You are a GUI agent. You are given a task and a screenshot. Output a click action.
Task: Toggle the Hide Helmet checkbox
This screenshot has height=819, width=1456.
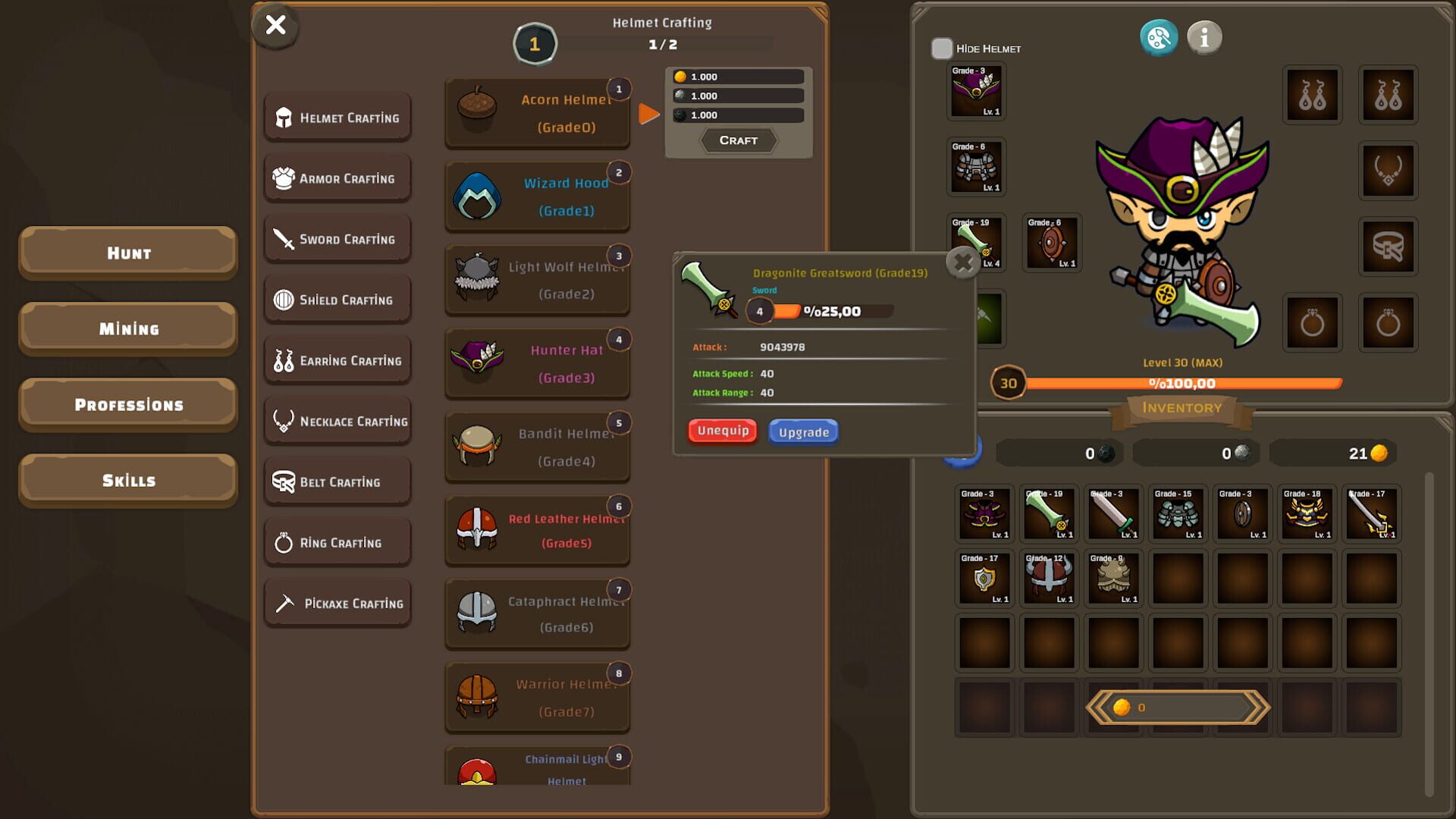click(x=943, y=48)
